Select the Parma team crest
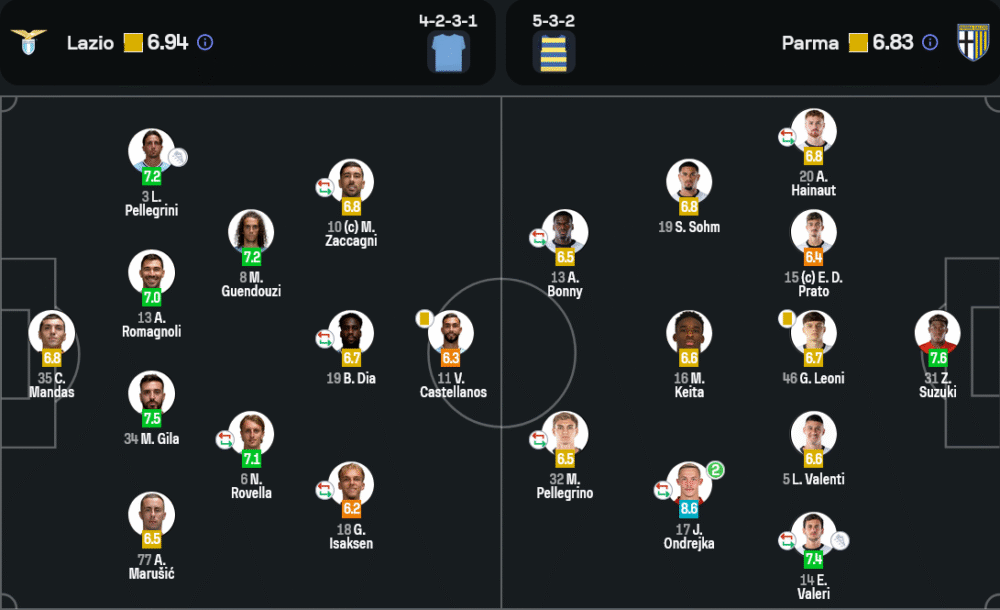 click(x=972, y=42)
